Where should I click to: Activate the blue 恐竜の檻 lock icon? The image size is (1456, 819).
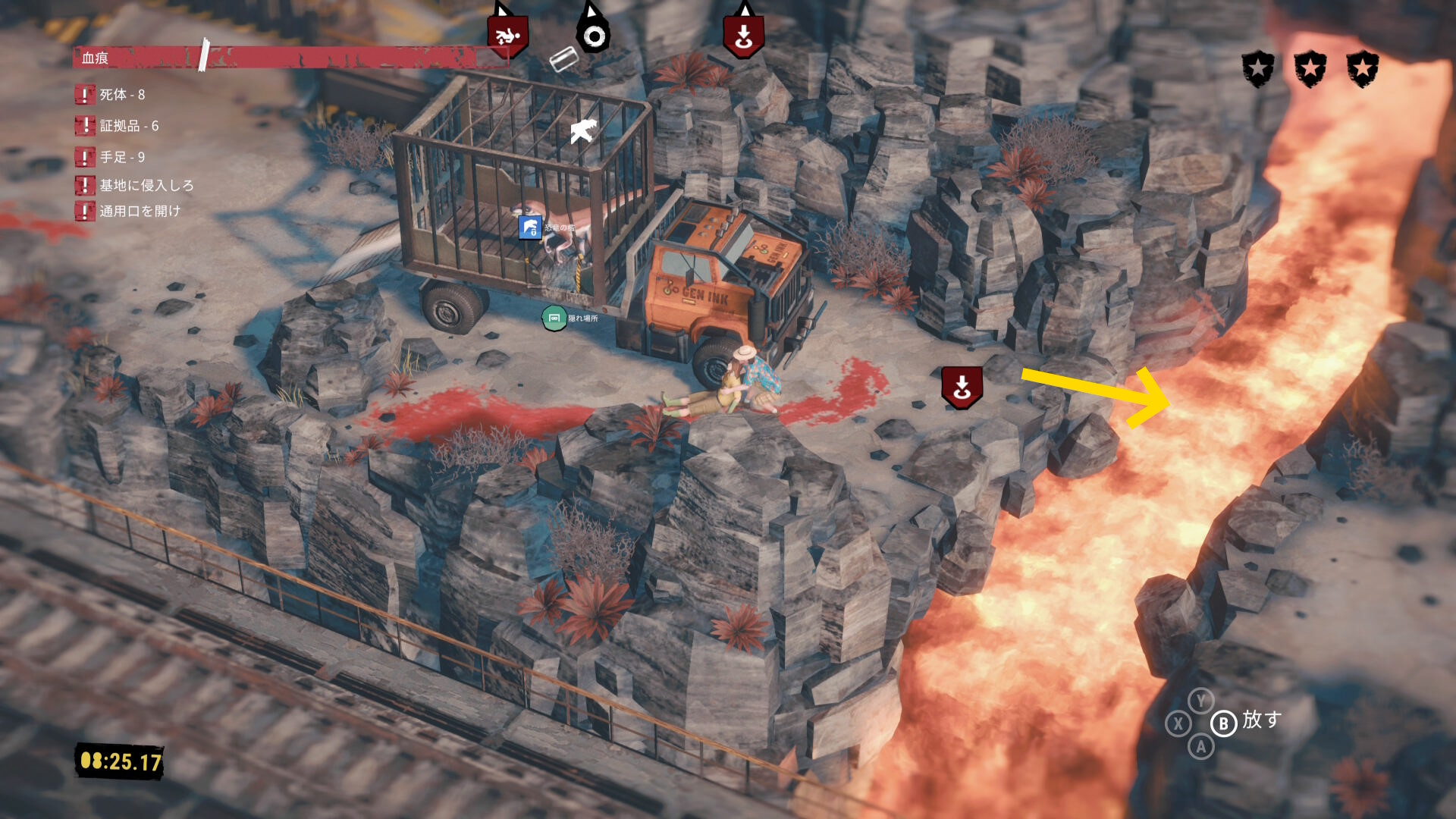[529, 227]
